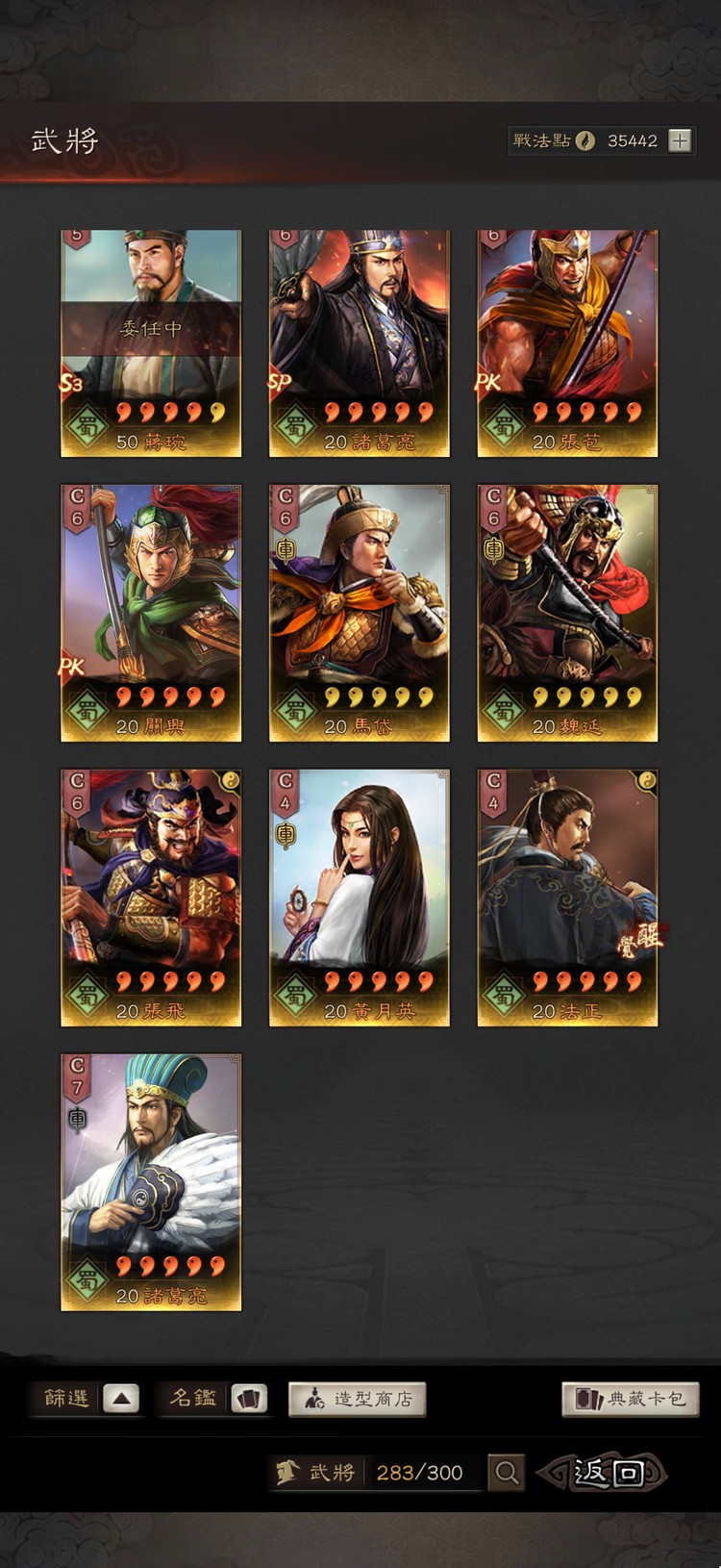This screenshot has height=1568, width=721.
Task: Choose the 張苞 general card
Action: pos(567,342)
